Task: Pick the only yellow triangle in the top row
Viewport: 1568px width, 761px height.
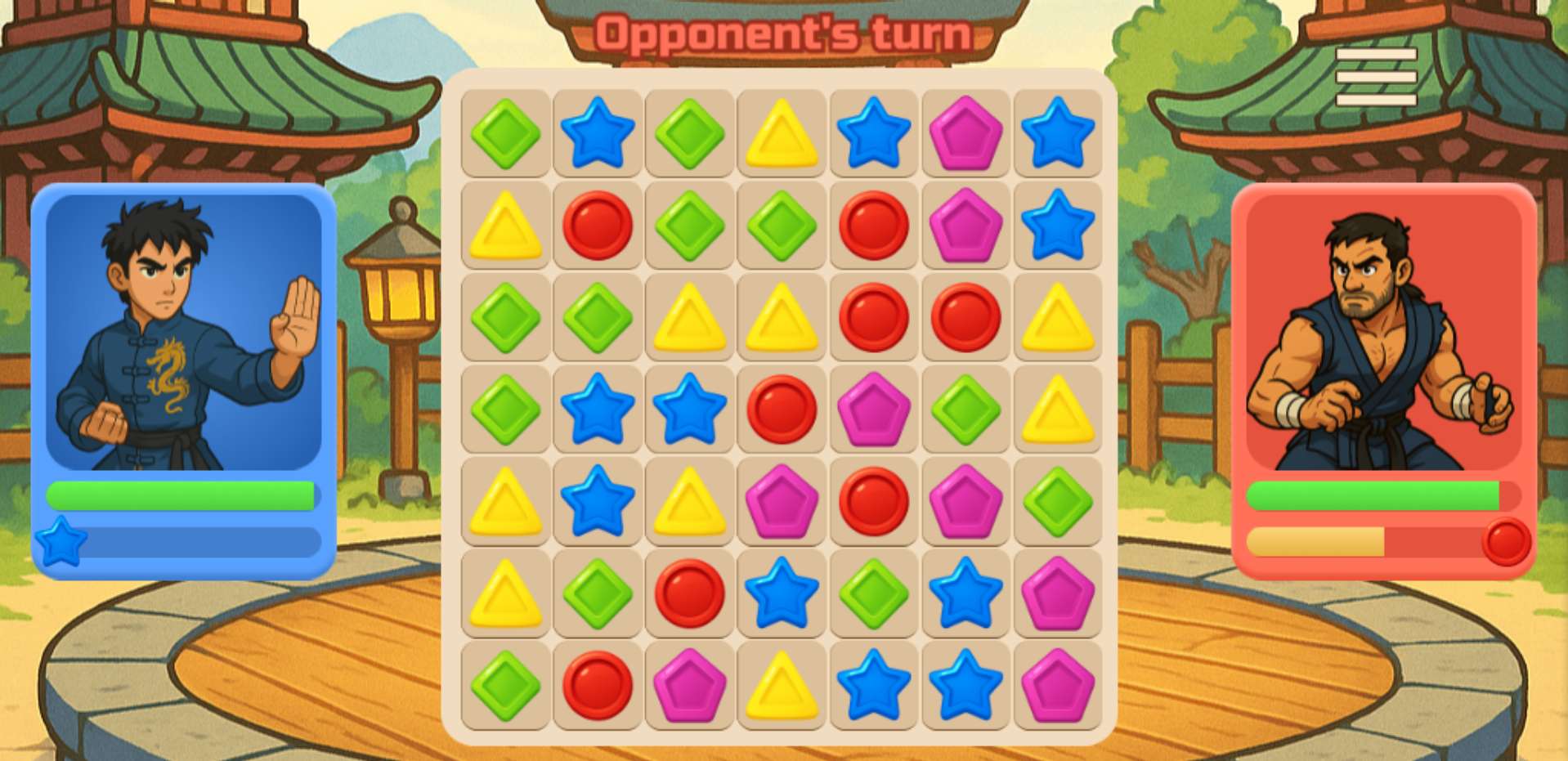Action: pos(782,133)
